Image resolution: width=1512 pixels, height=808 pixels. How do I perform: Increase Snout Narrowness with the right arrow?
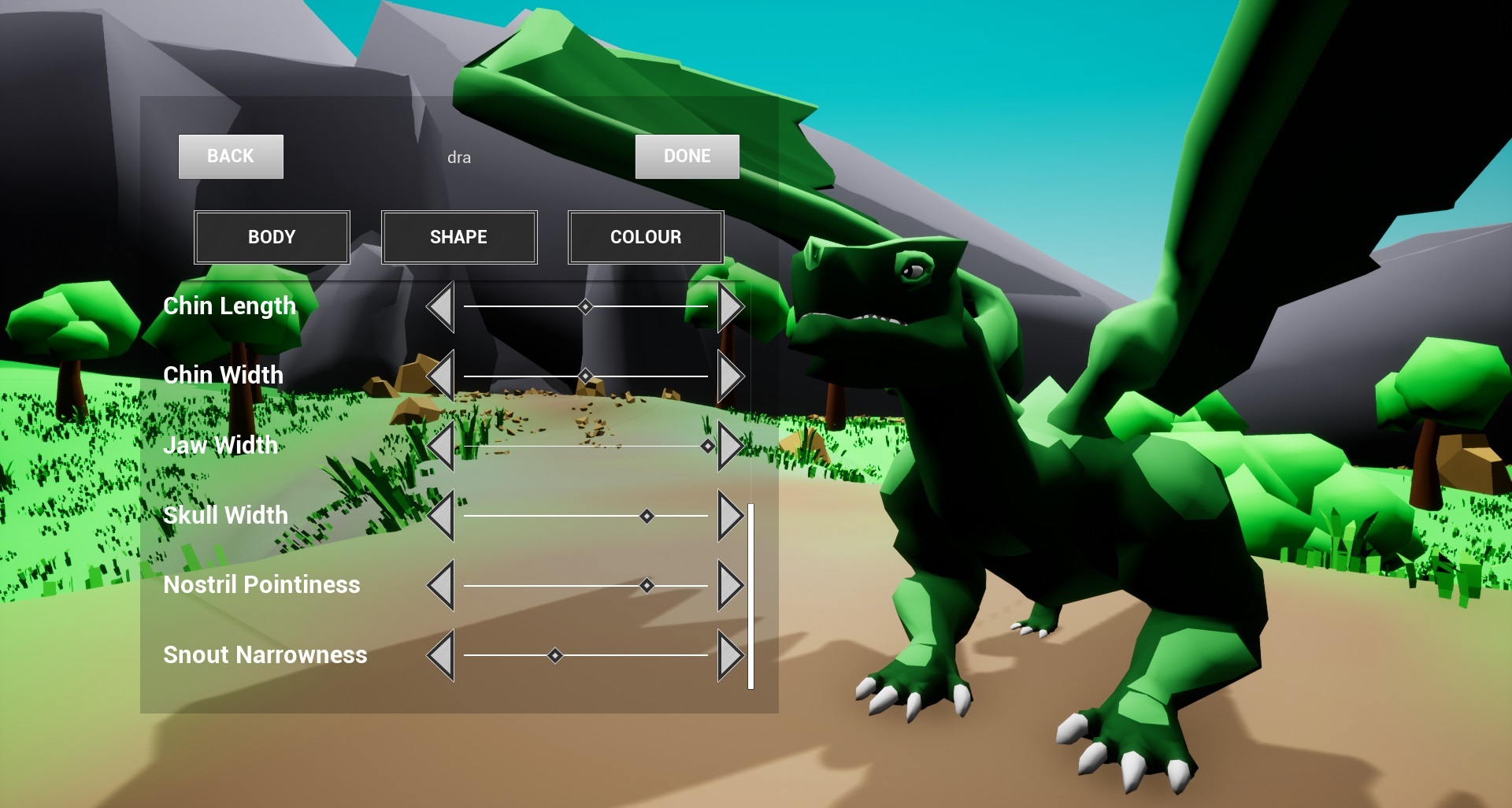[731, 656]
